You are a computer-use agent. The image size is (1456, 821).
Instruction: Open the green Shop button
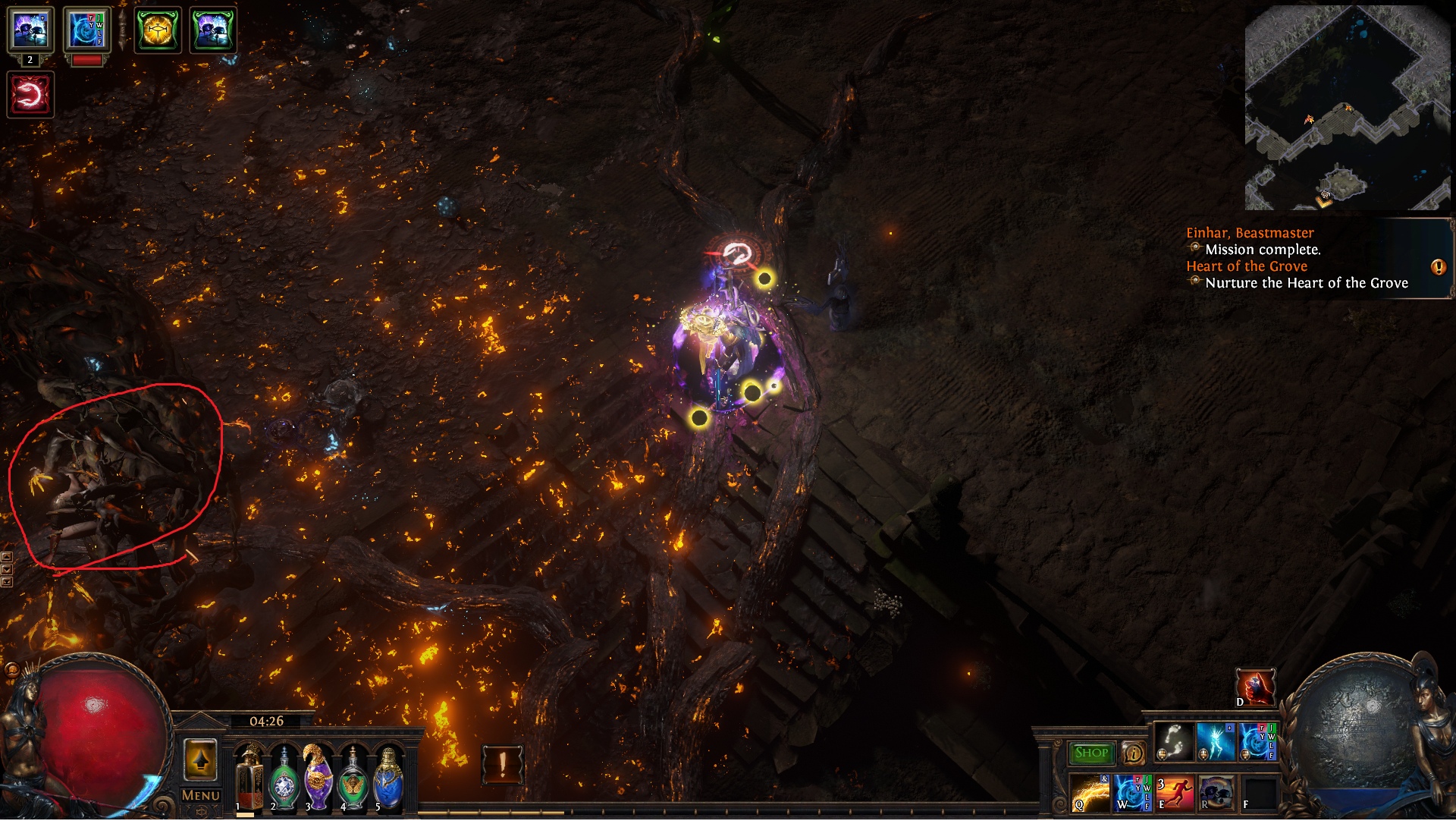point(1091,753)
